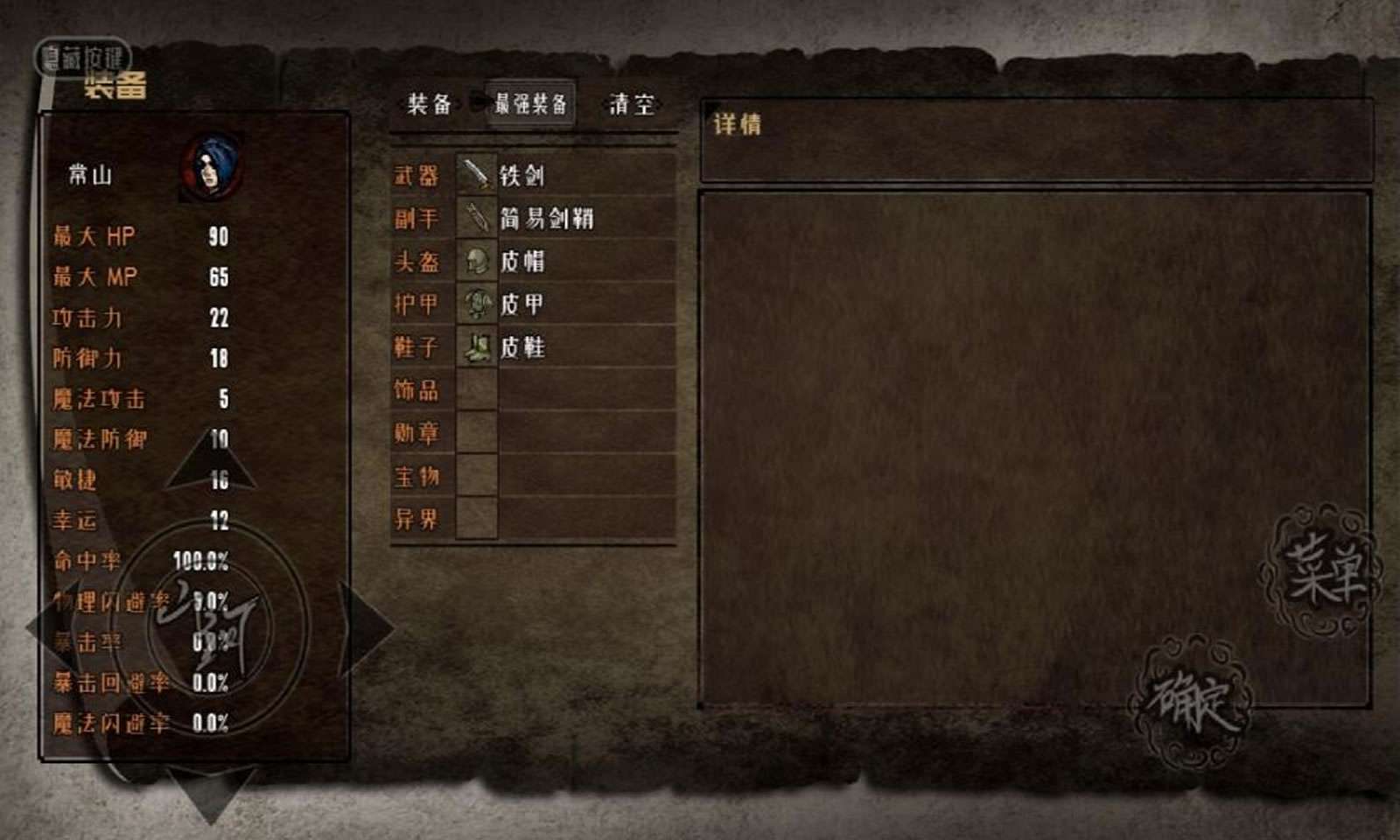Viewport: 1400px width, 840px height.
Task: Click inside the 详情 details panel
Action: [x=1032, y=437]
